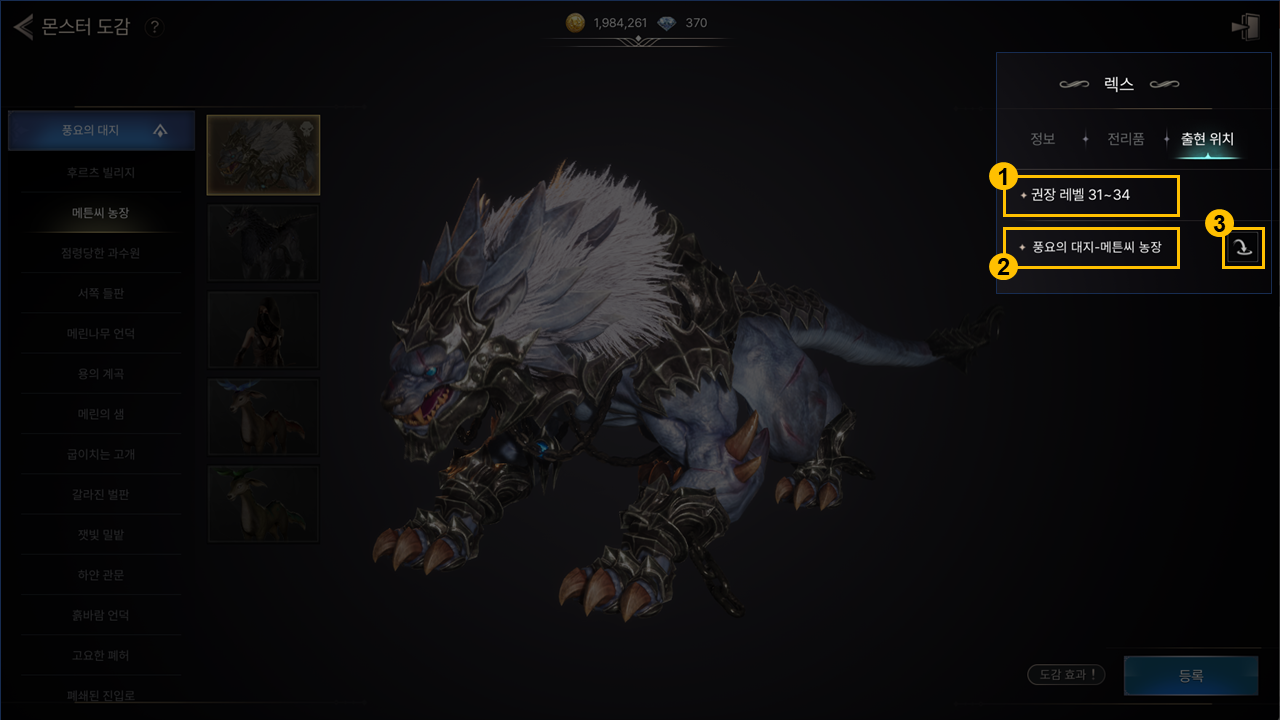Select the armored lion monster thumbnail

pyautogui.click(x=263, y=155)
